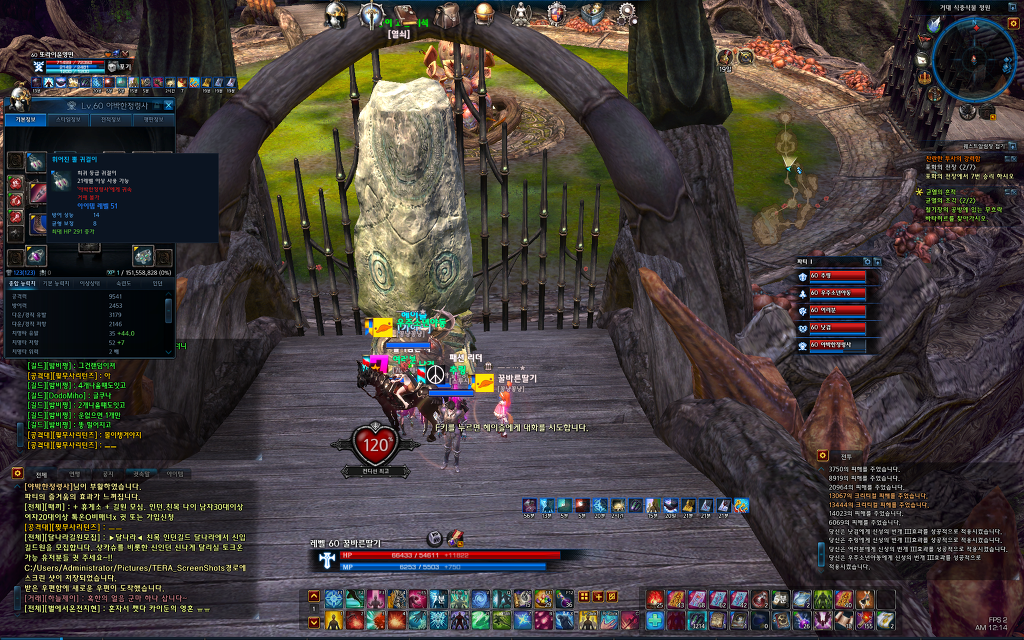Click the hotbar page down arrow

coord(315,622)
